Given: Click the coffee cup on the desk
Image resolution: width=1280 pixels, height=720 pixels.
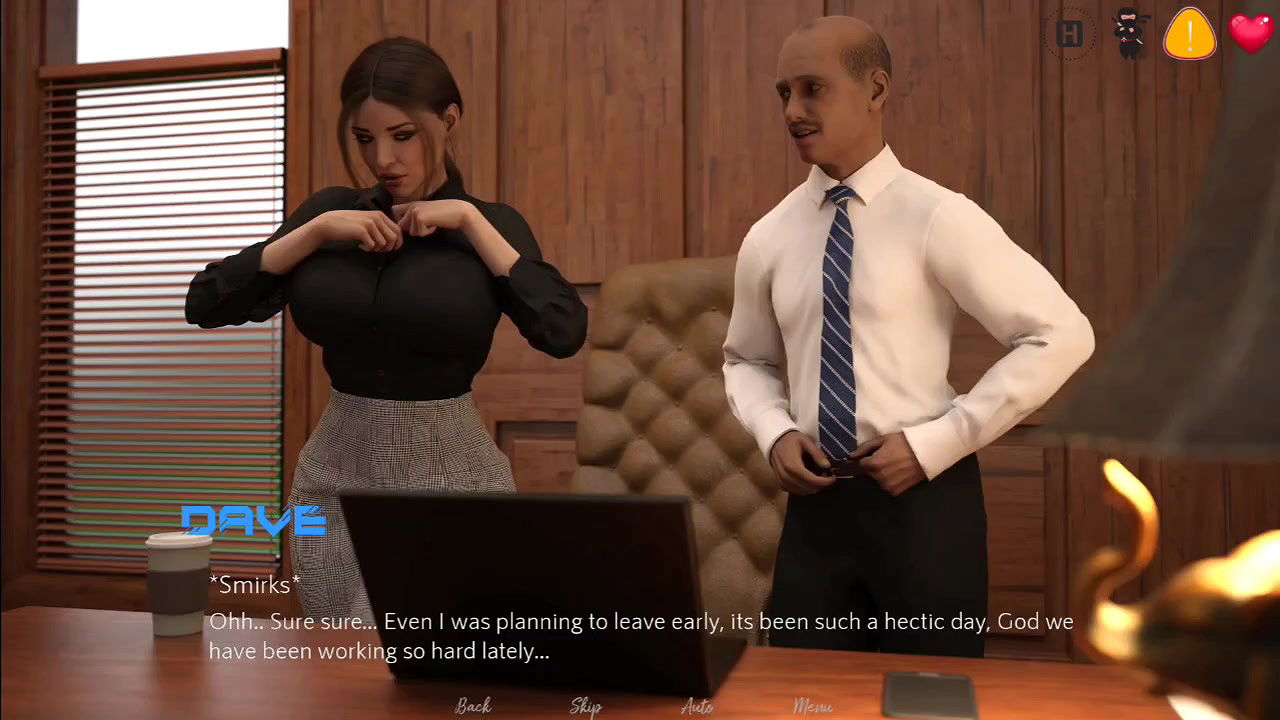Looking at the screenshot, I should pos(178,585).
